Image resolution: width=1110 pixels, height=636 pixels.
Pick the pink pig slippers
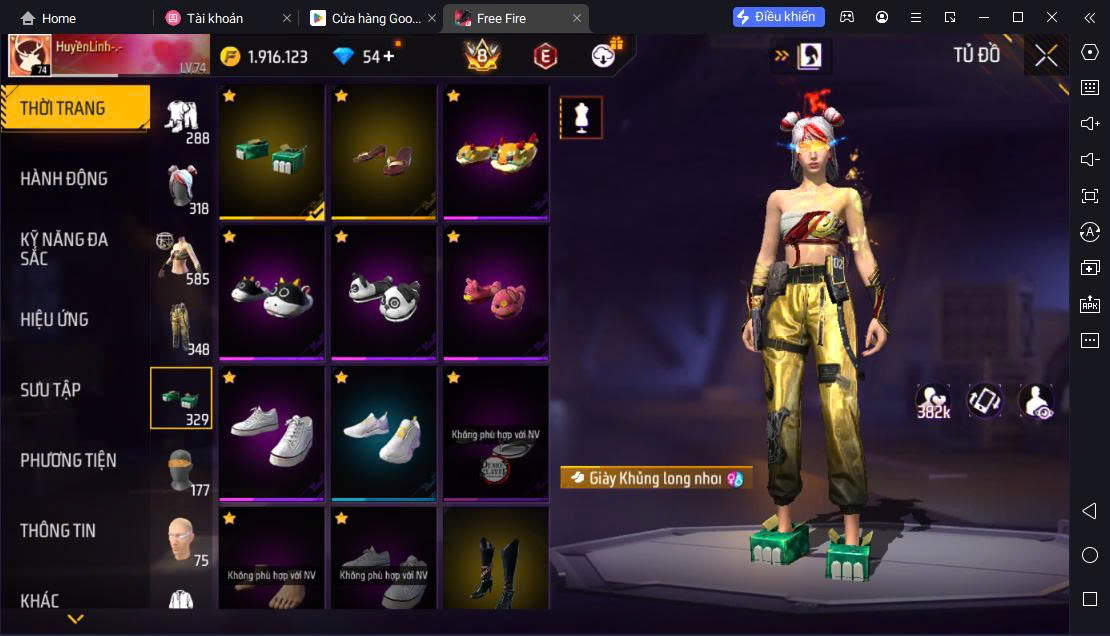click(x=496, y=293)
